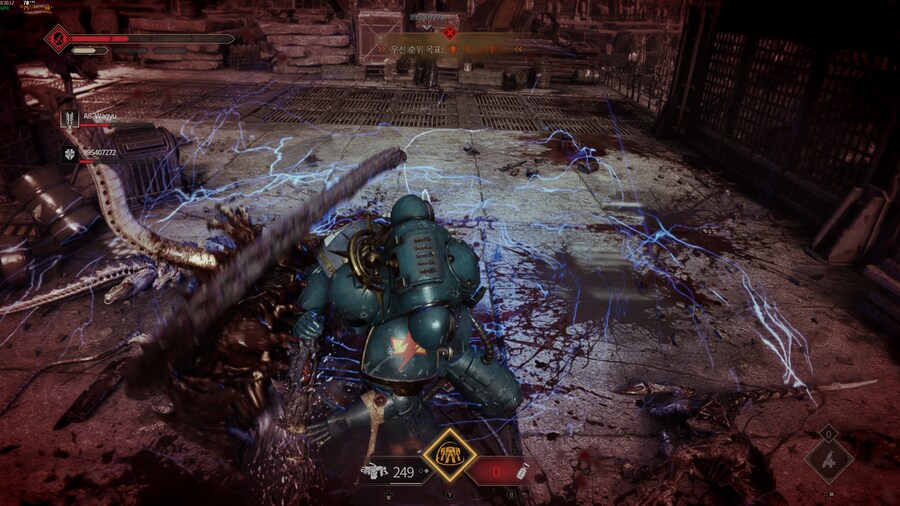Click the red skull class emblem
Screen dimensions: 900x506
[x=56, y=39]
